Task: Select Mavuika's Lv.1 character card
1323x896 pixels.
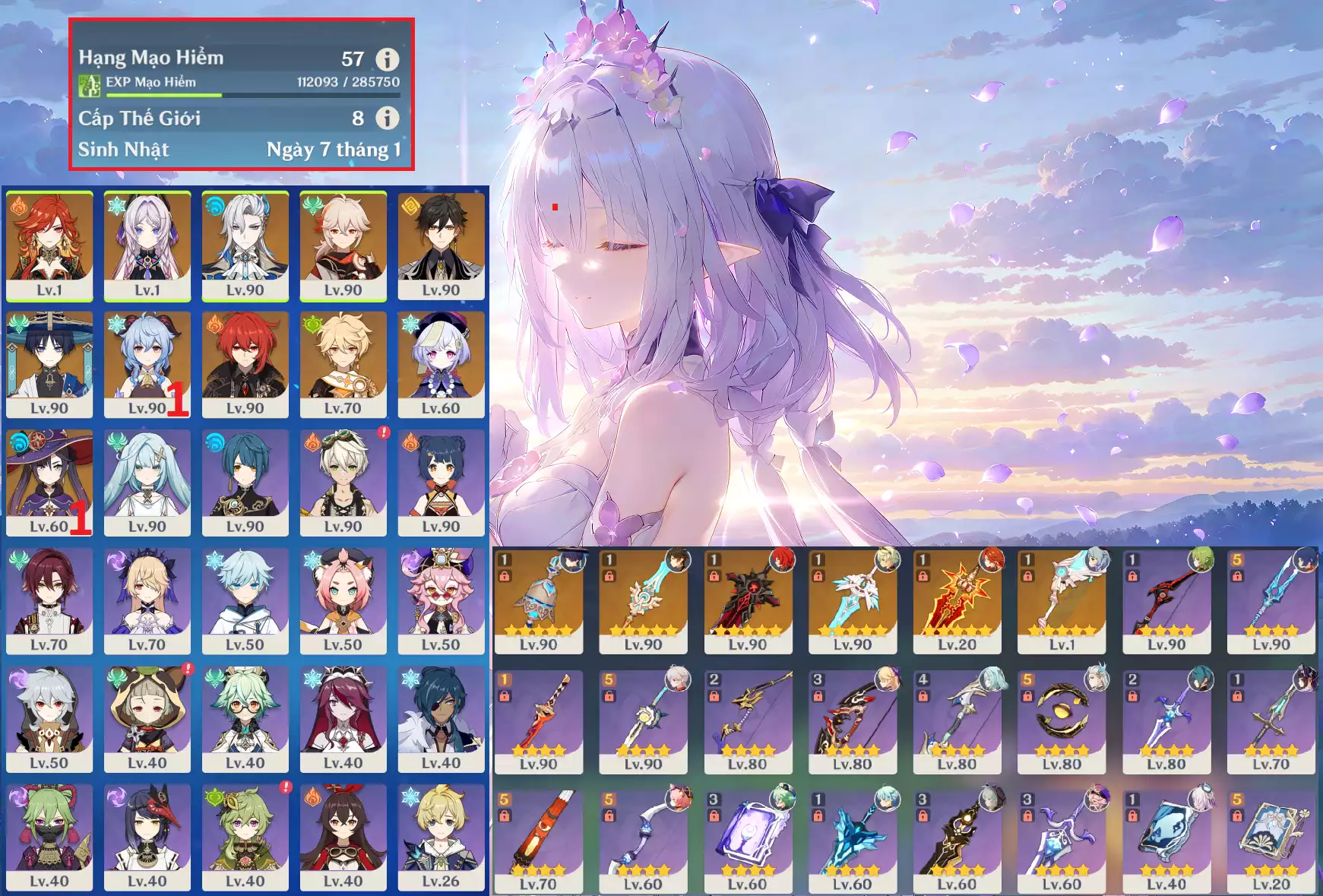Action: coord(49,245)
